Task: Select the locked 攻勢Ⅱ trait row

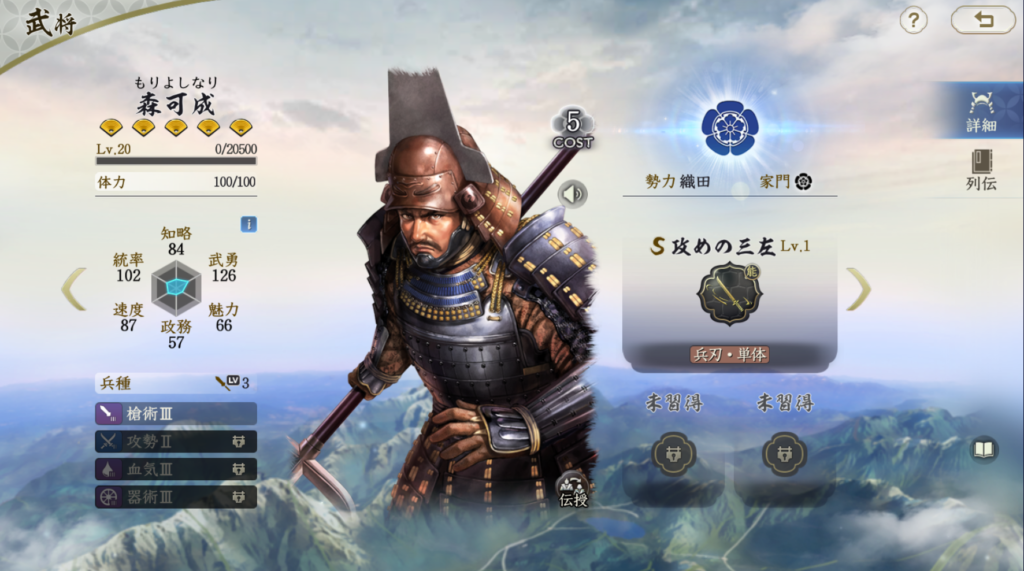Action: (x=176, y=441)
